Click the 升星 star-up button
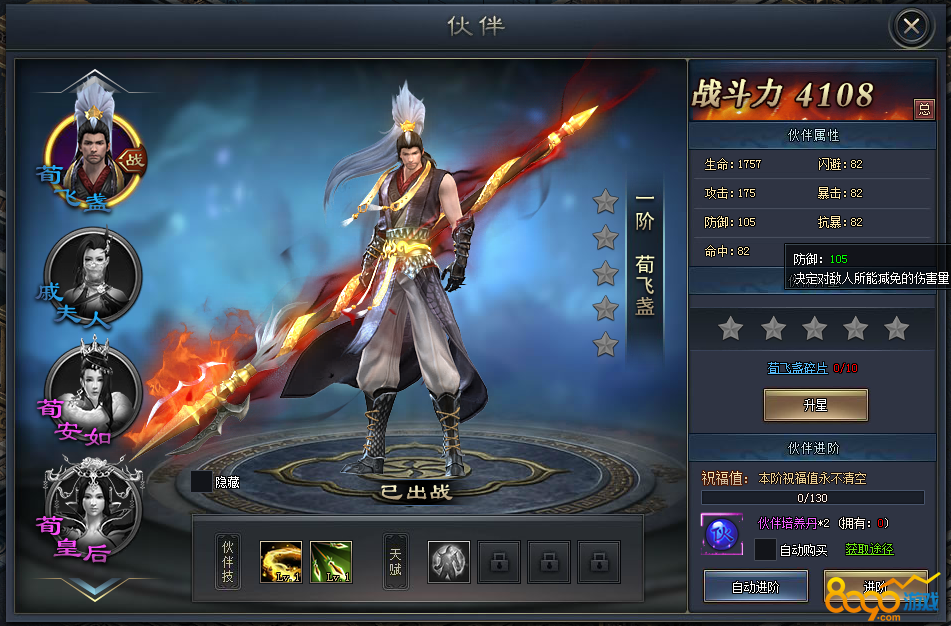Image resolution: width=951 pixels, height=626 pixels. pos(815,405)
